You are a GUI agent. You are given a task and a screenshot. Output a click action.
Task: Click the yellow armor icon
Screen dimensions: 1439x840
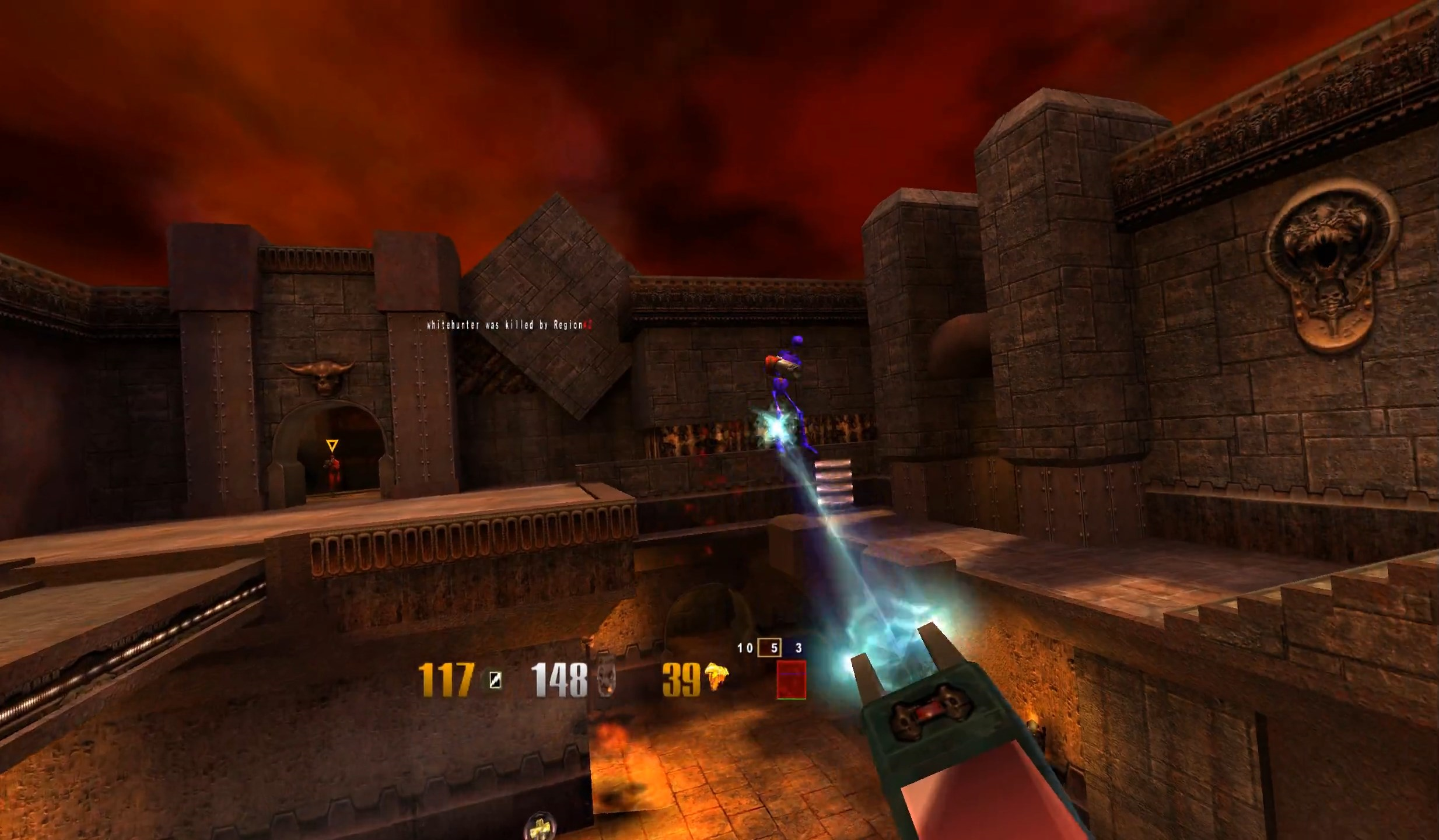717,678
